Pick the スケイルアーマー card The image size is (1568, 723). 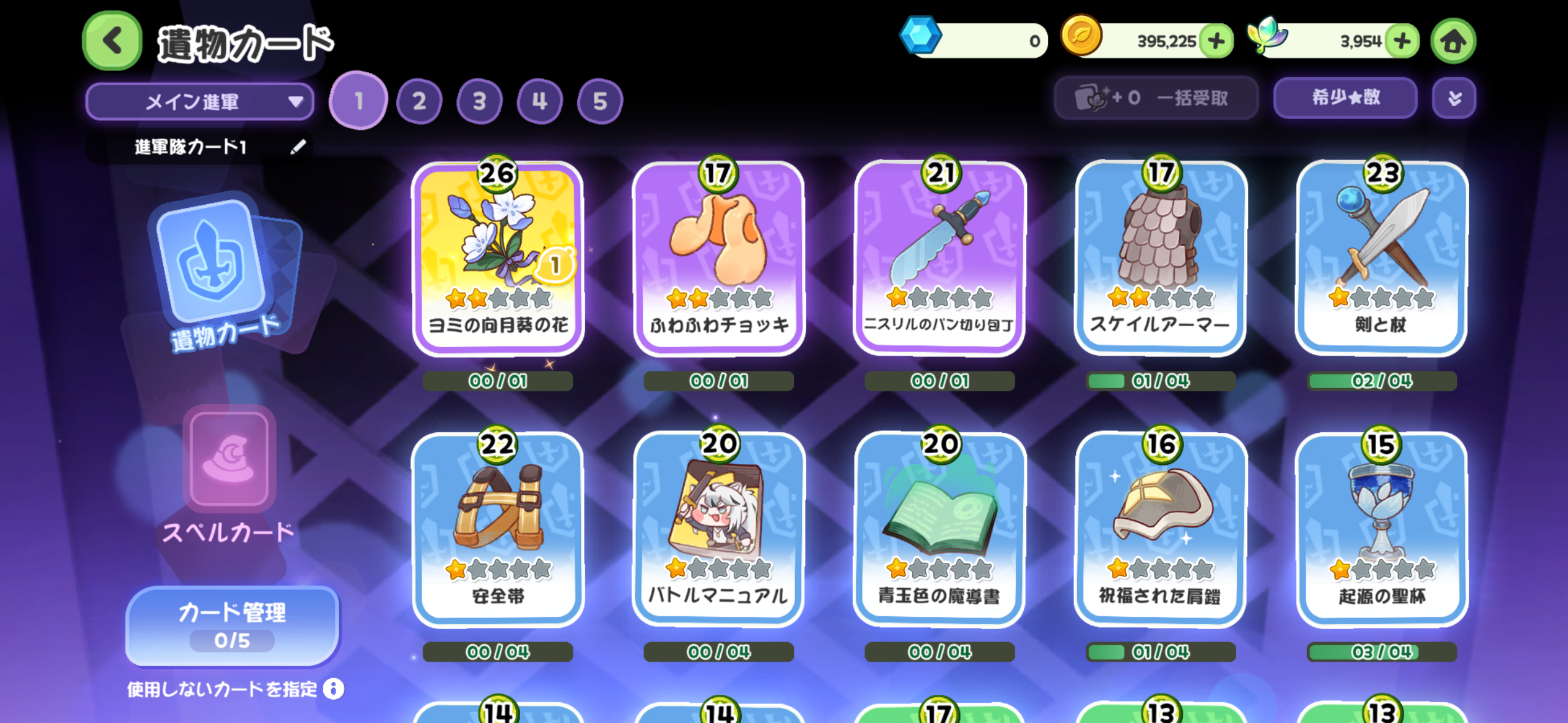pos(1160,259)
